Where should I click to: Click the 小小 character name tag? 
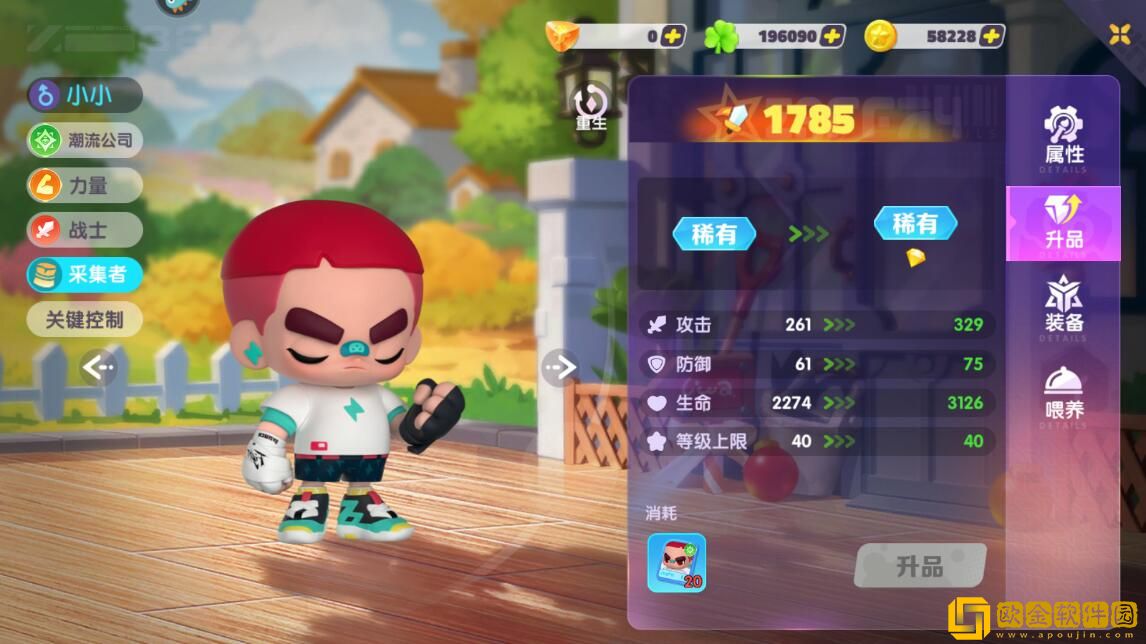tap(85, 95)
